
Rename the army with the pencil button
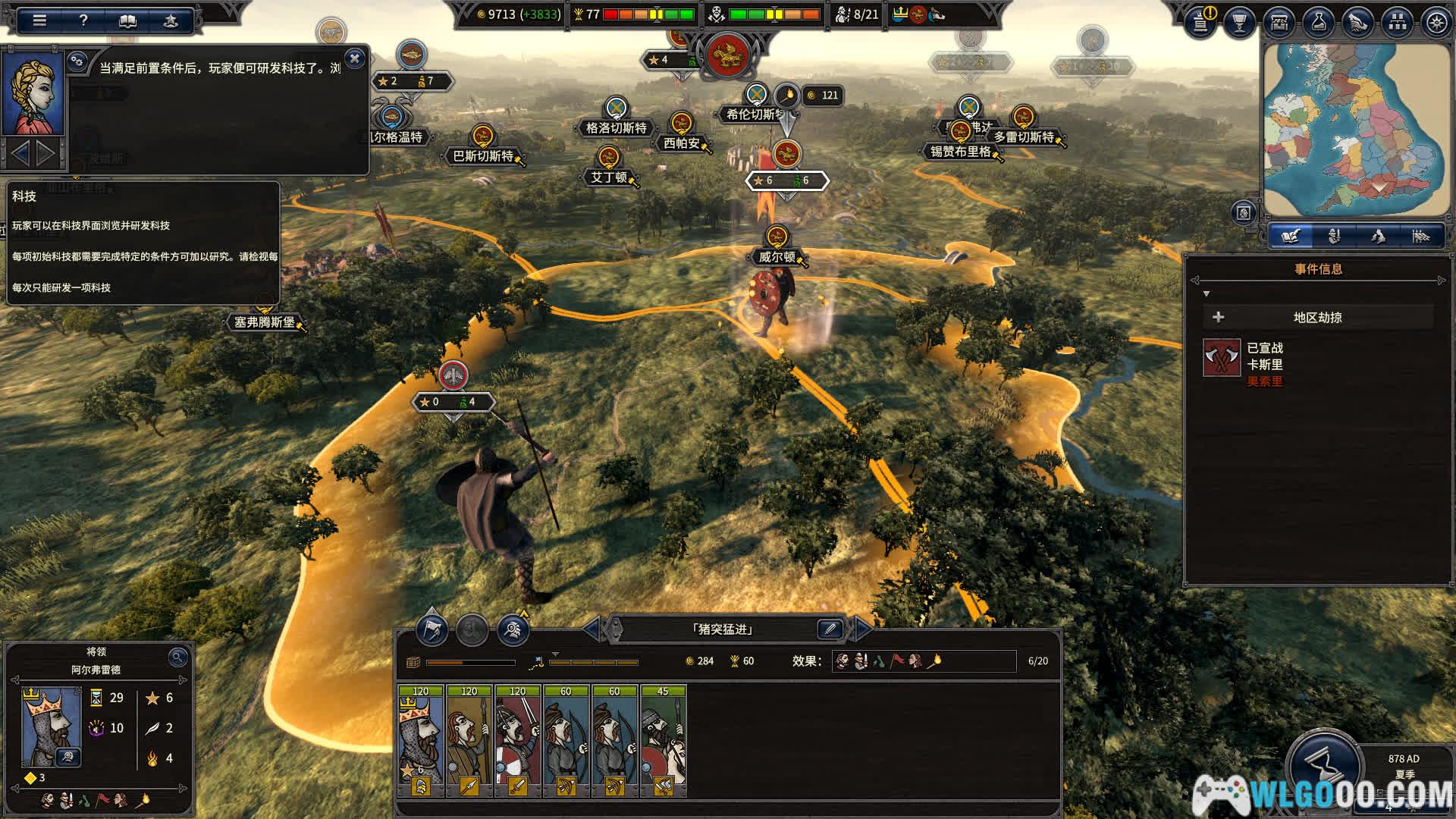click(x=830, y=629)
